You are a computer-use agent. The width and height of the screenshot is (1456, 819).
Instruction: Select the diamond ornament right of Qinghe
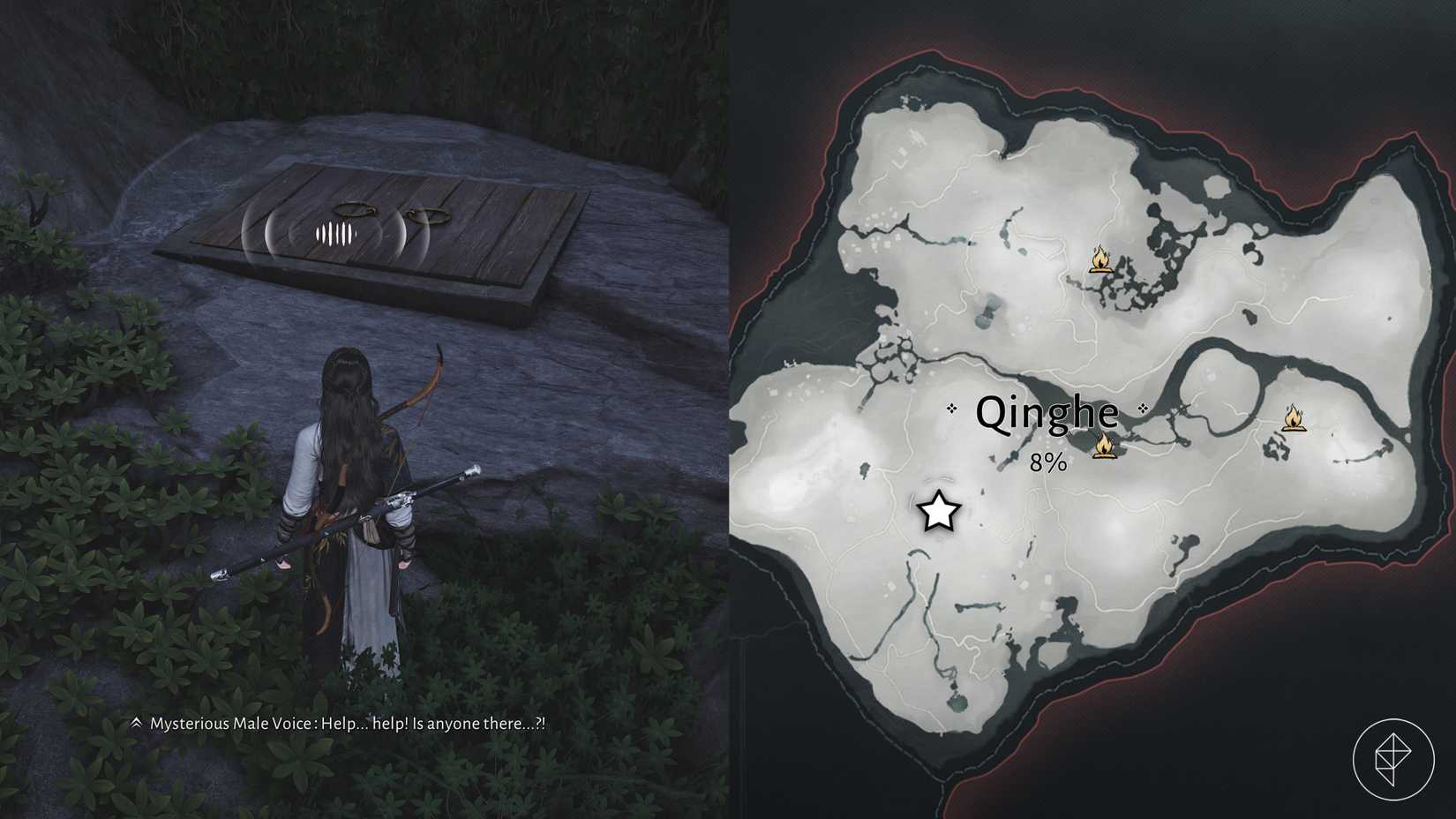click(1144, 409)
